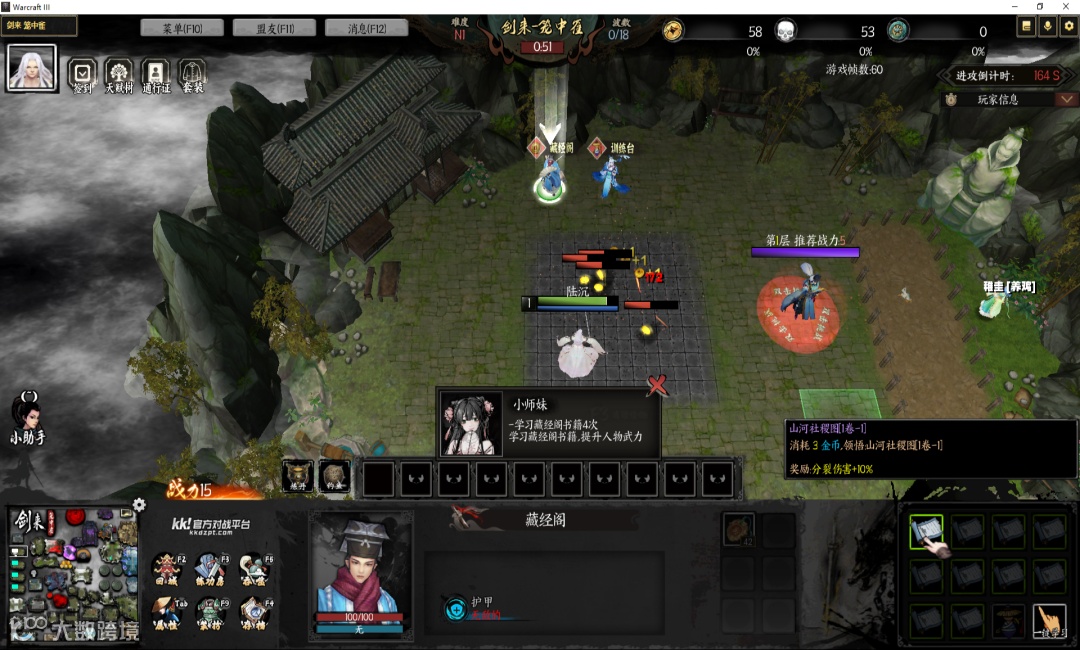
Task: Open the 菜单 (F10) menu
Action: (x=182, y=28)
